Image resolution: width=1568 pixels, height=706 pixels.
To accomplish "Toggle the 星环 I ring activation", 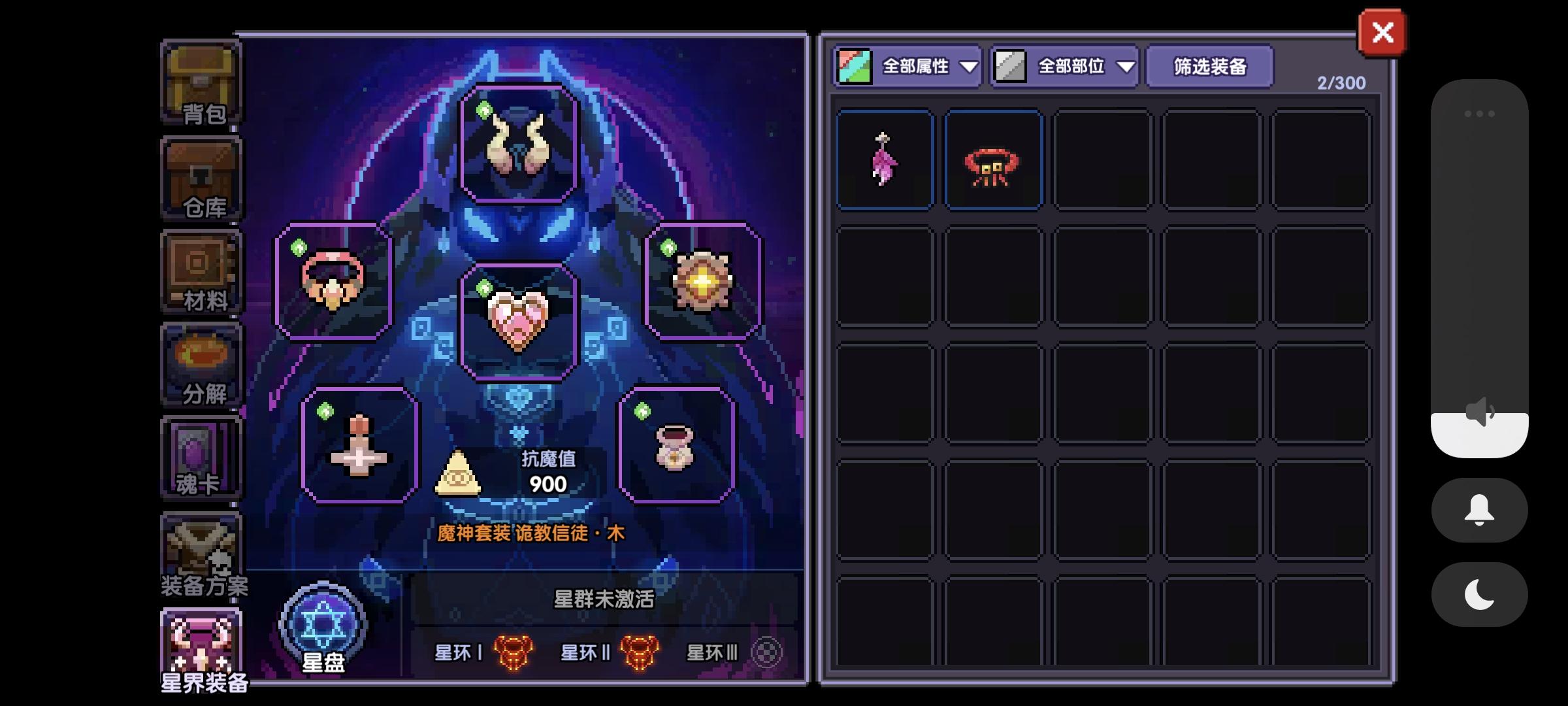I will (514, 652).
